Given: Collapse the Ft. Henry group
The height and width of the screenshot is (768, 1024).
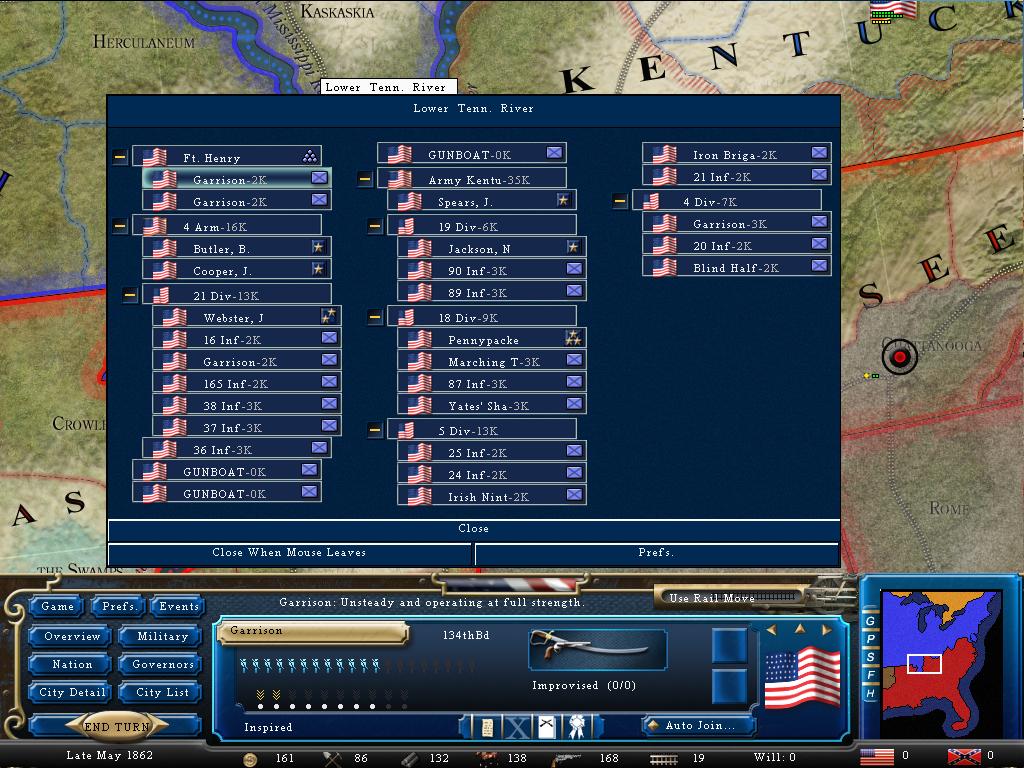Looking at the screenshot, I should pyautogui.click(x=120, y=157).
